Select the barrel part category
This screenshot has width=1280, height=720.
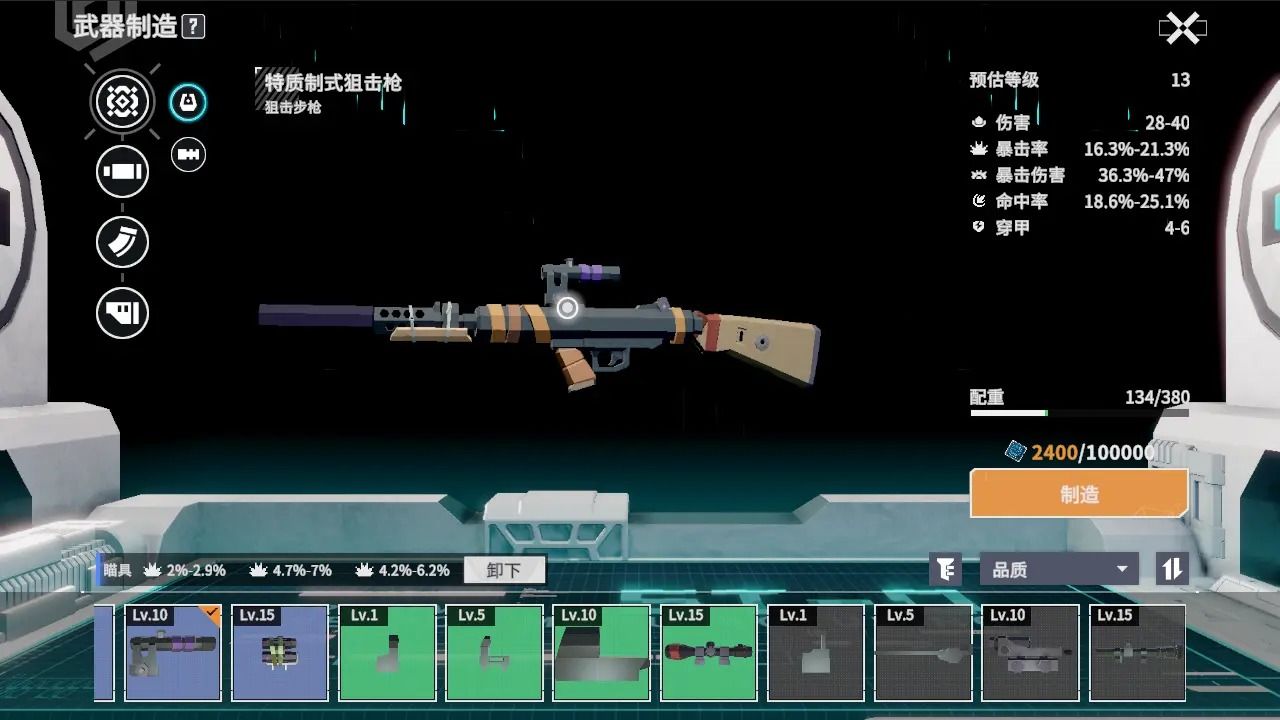[x=123, y=171]
